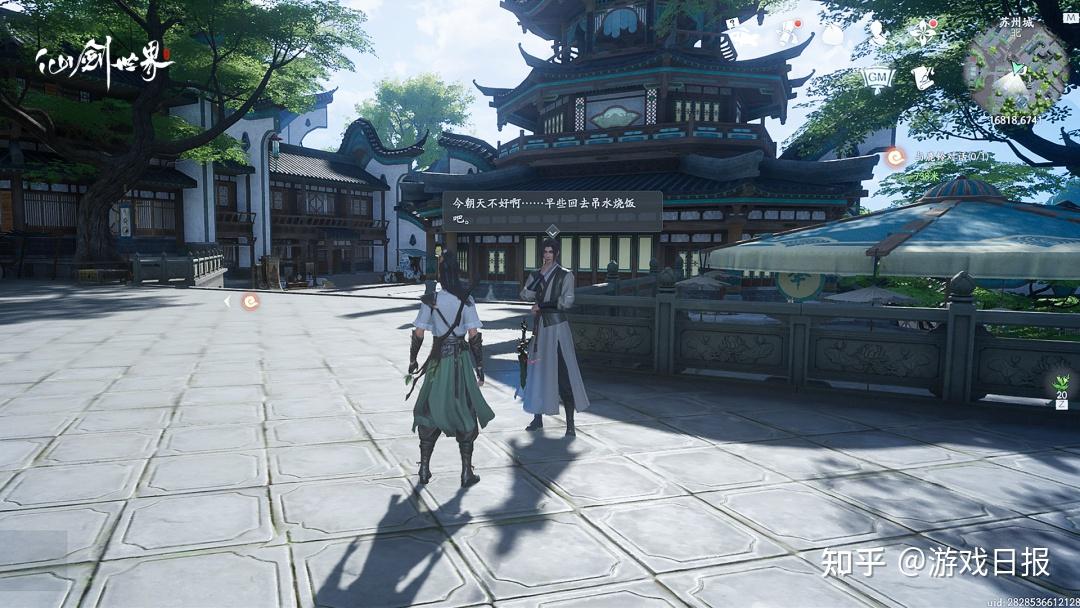Viewport: 1080px width, 608px height.
Task: Open the four-petal flower icon menu
Action: click(922, 32)
